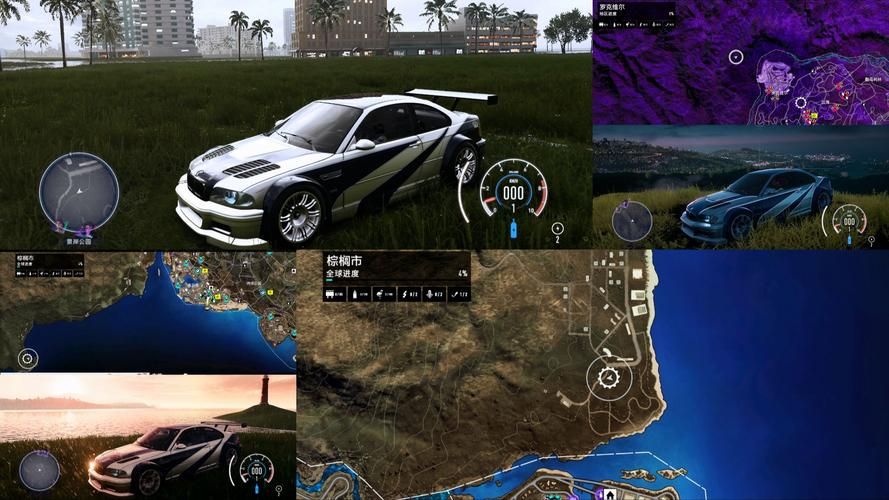
Task: Open the minimap in the night city scene
Action: click(x=632, y=220)
